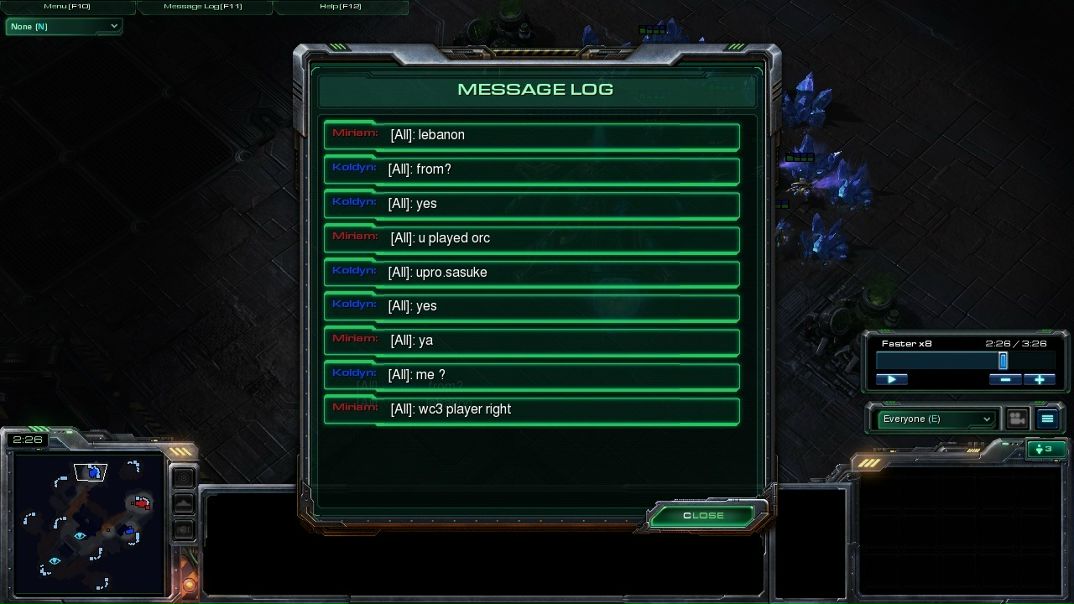Open the Everyone (E) vision dropdown

[936, 419]
